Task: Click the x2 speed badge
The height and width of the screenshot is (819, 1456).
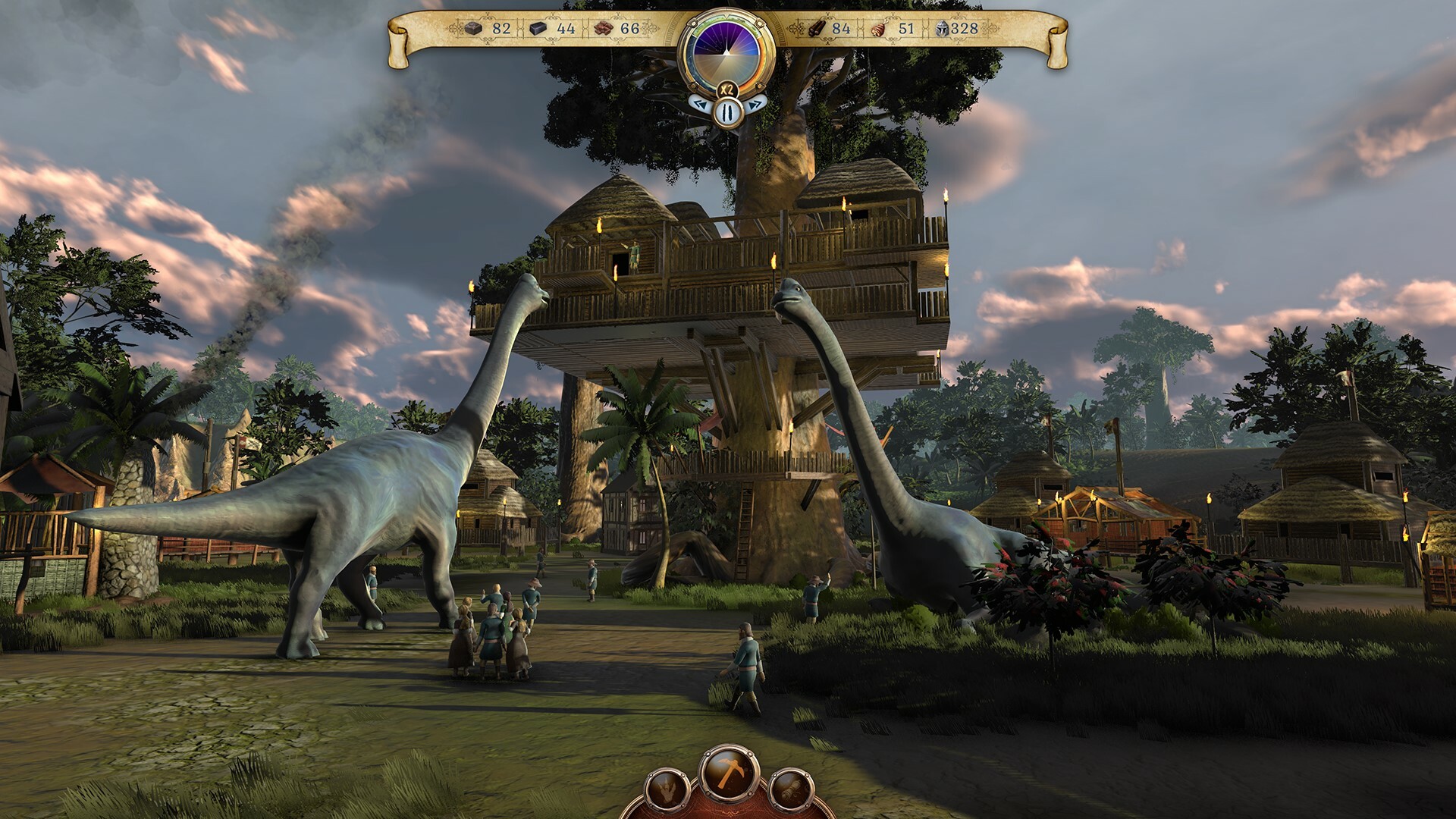Action: coord(726,88)
